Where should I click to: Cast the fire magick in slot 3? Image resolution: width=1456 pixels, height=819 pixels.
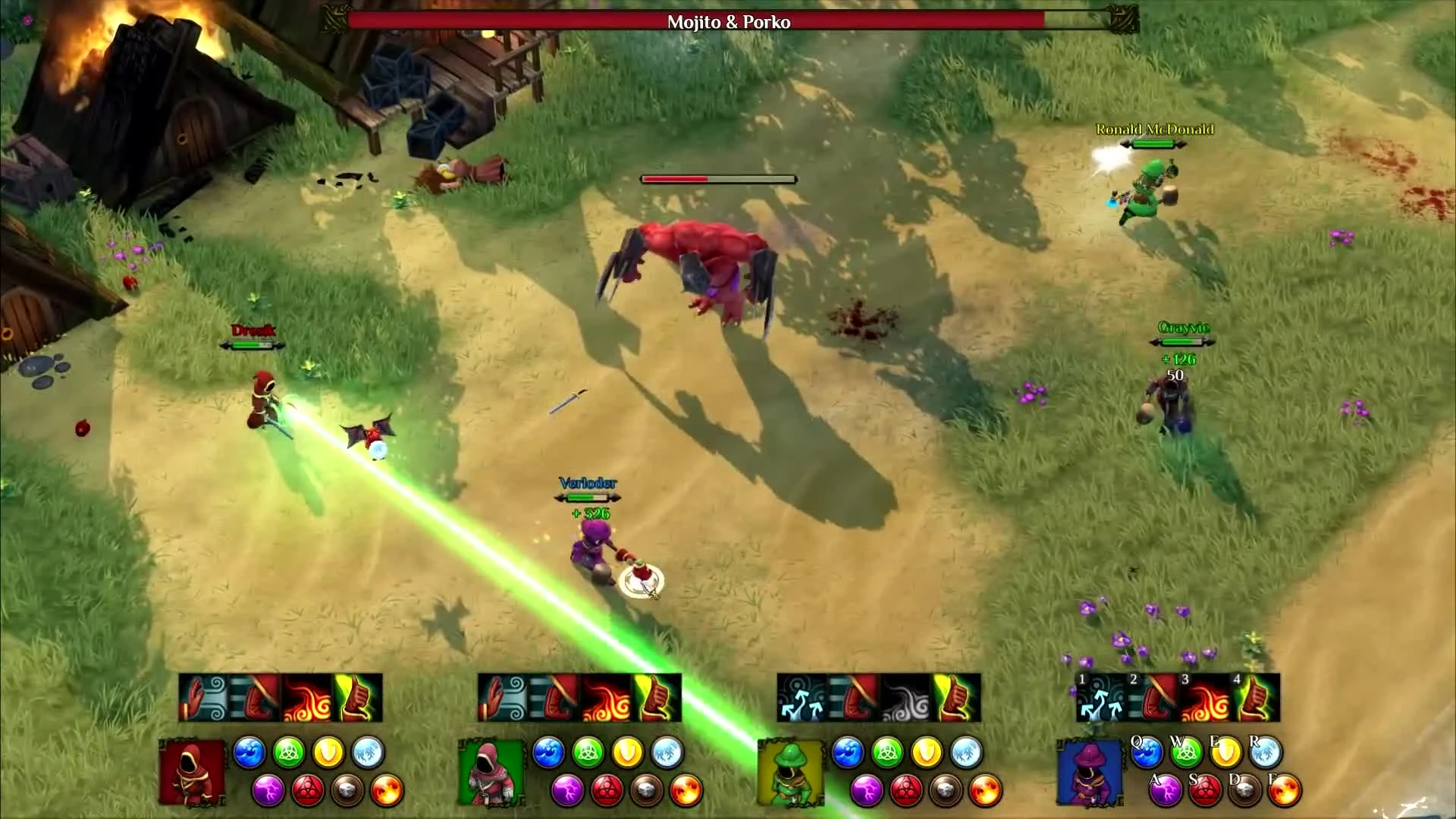pos(1203,698)
